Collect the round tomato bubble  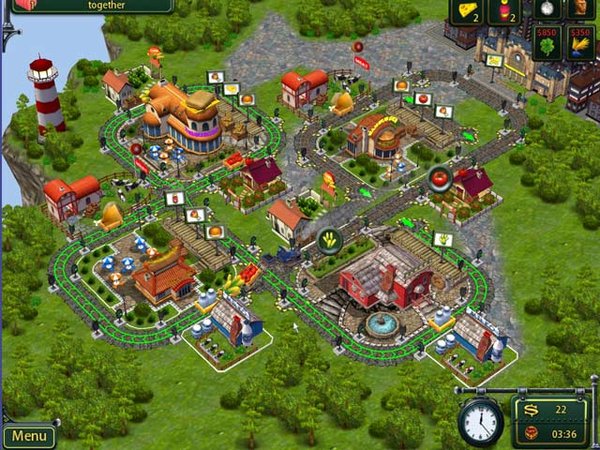[438, 178]
